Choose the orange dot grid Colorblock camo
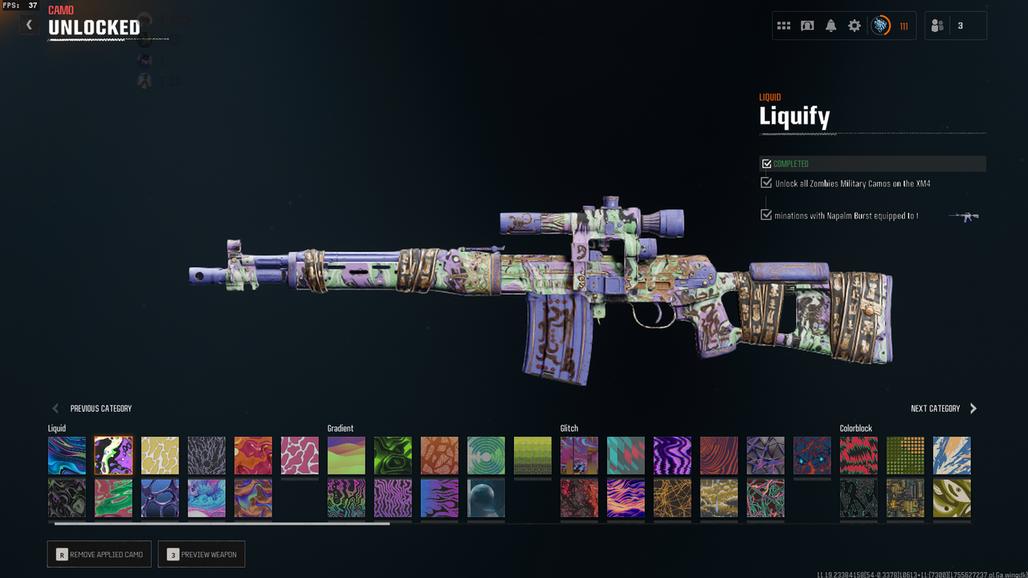 point(905,455)
